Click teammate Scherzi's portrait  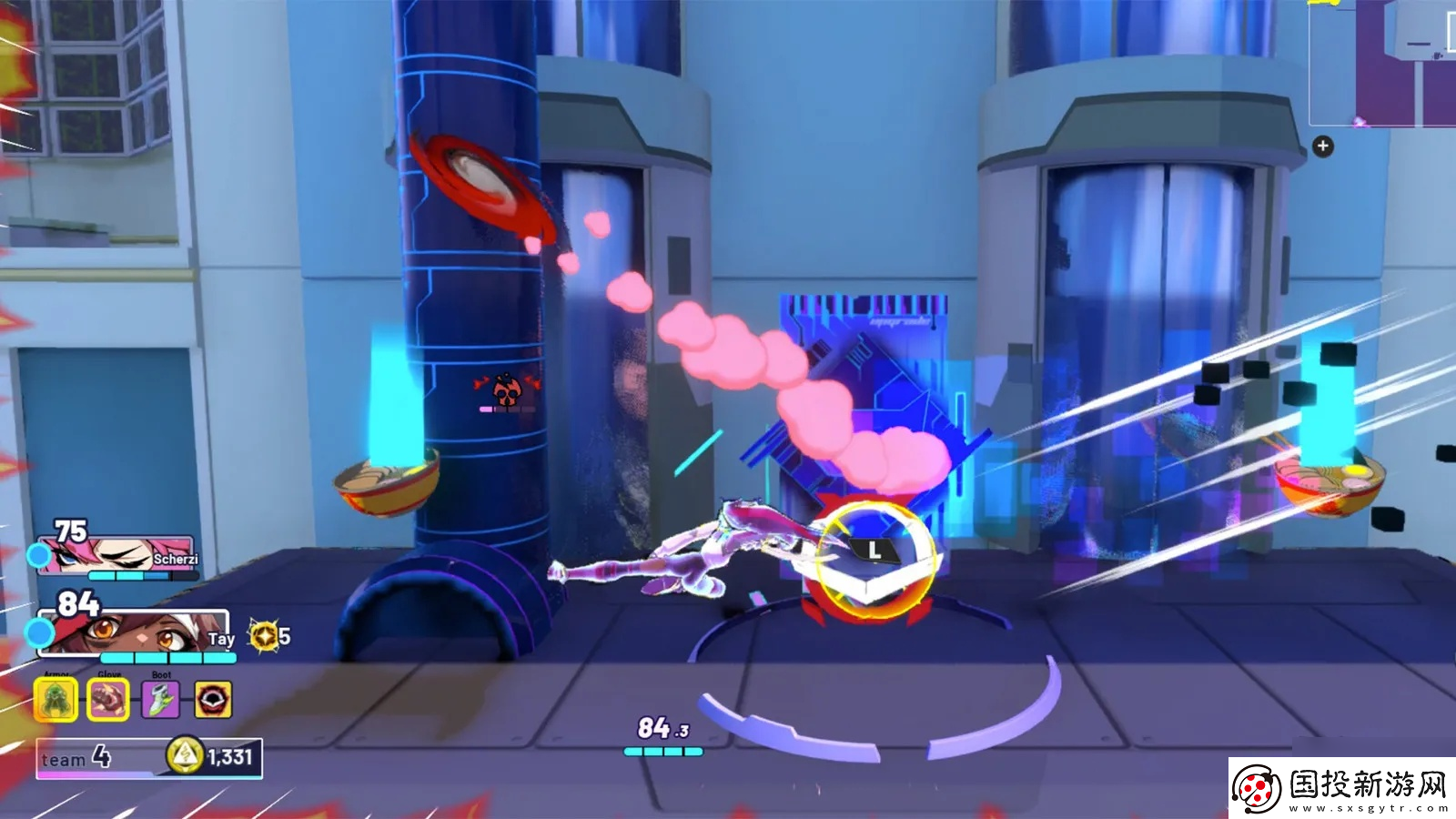pyautogui.click(x=114, y=554)
